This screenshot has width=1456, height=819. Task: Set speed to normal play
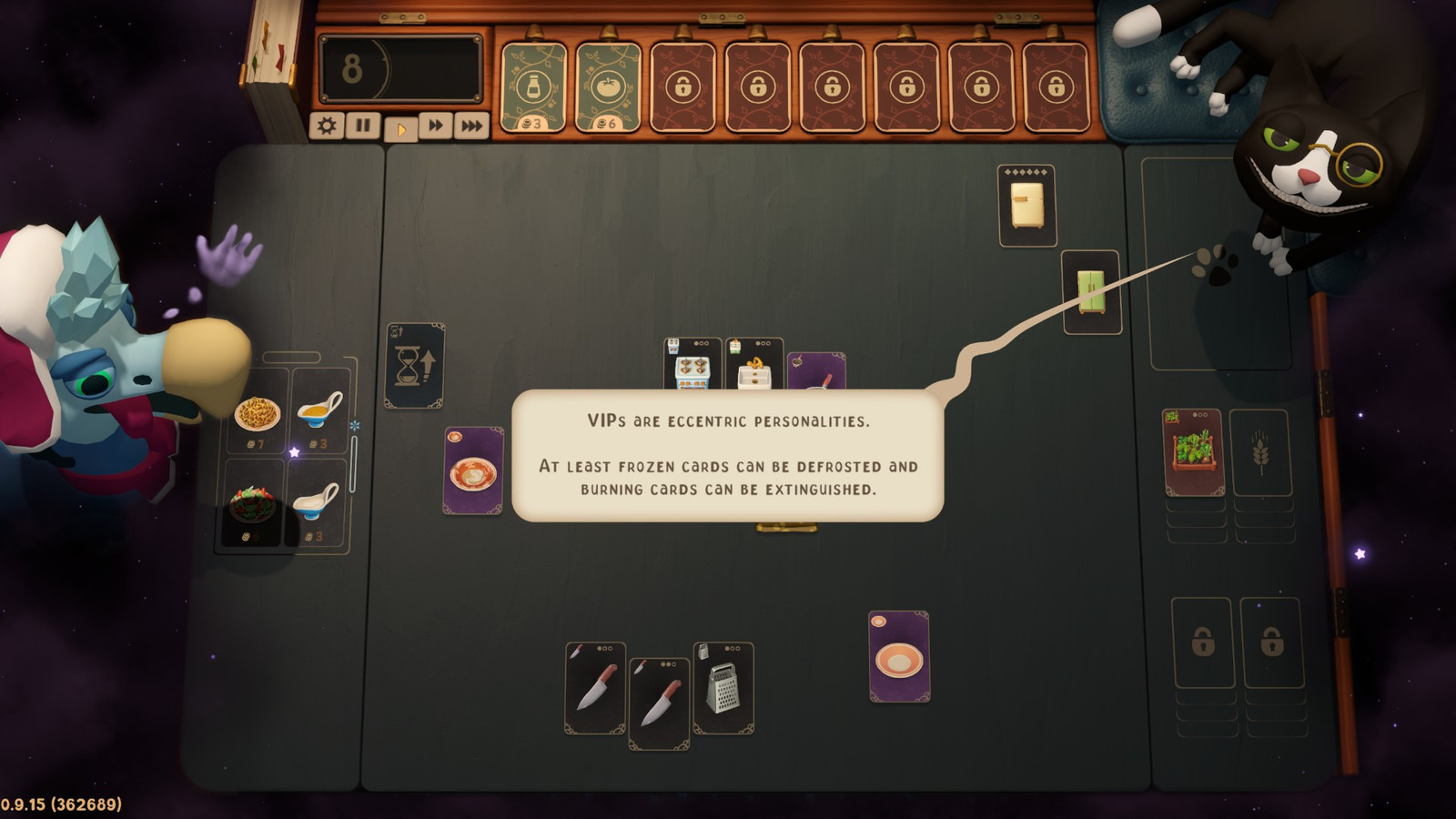pyautogui.click(x=400, y=128)
